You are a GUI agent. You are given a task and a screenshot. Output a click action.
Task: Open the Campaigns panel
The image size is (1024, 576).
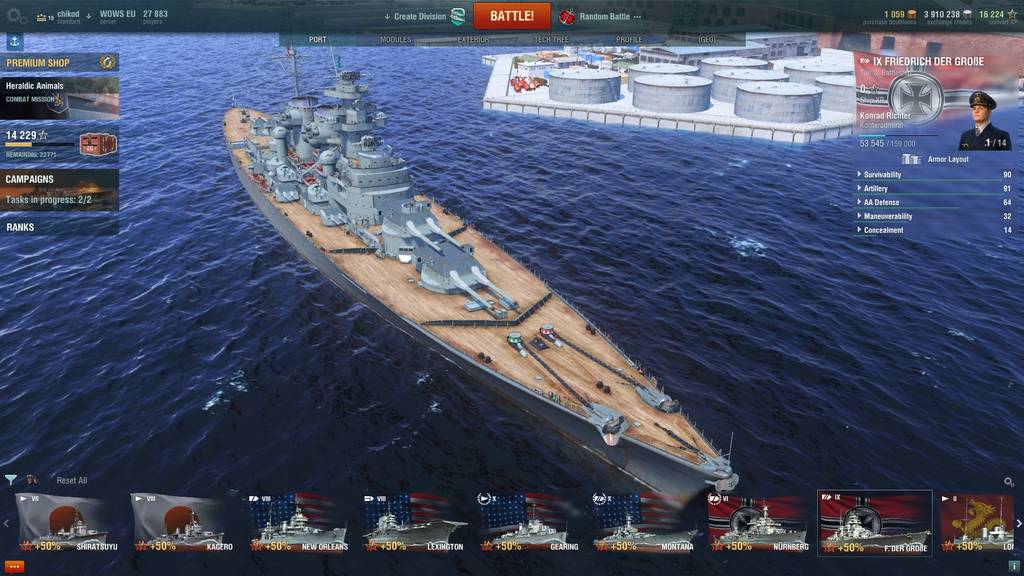(x=59, y=189)
